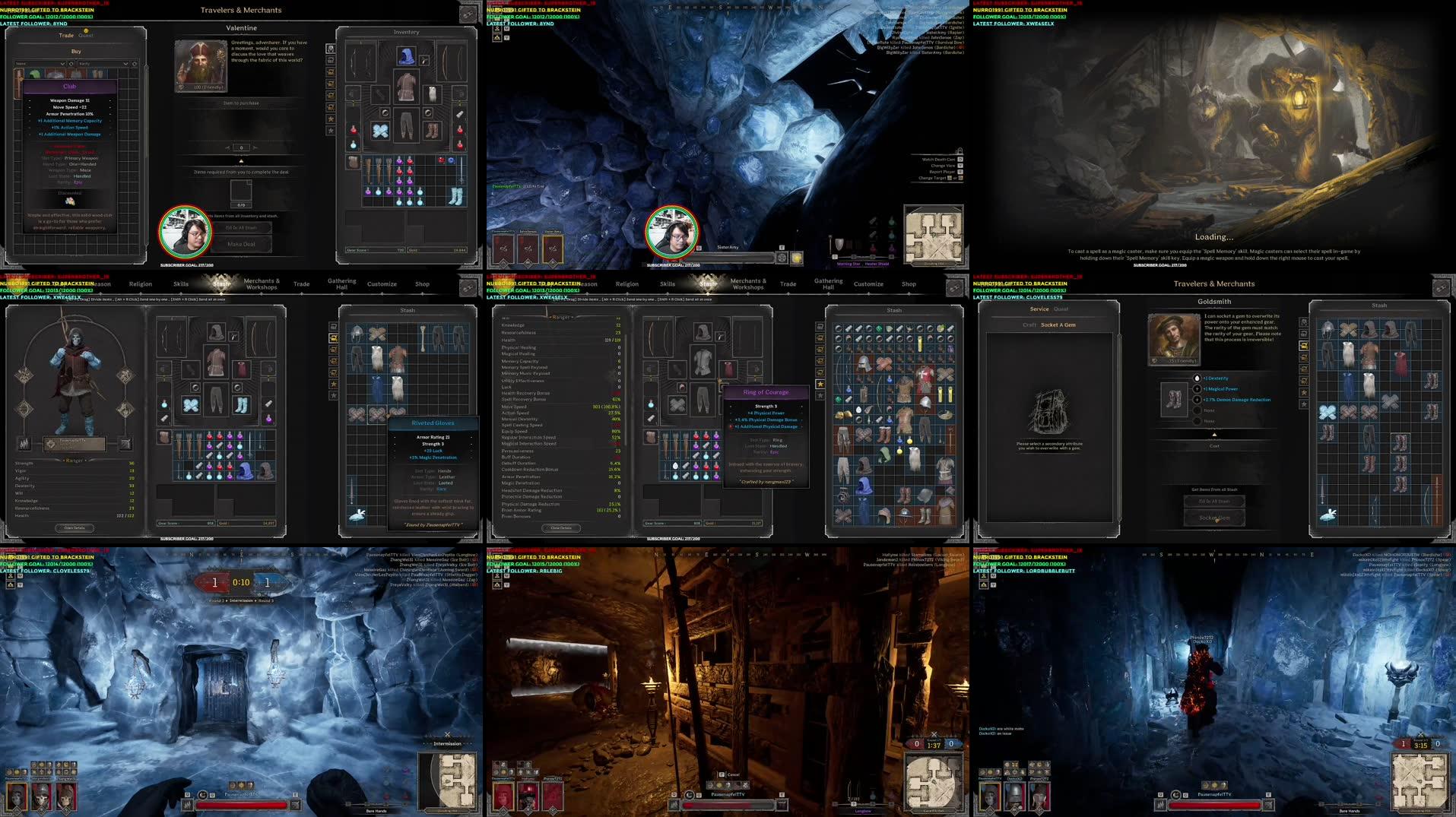Select the boots in the Goldsmith socket slot
The width and height of the screenshot is (1456, 817).
(x=1174, y=398)
